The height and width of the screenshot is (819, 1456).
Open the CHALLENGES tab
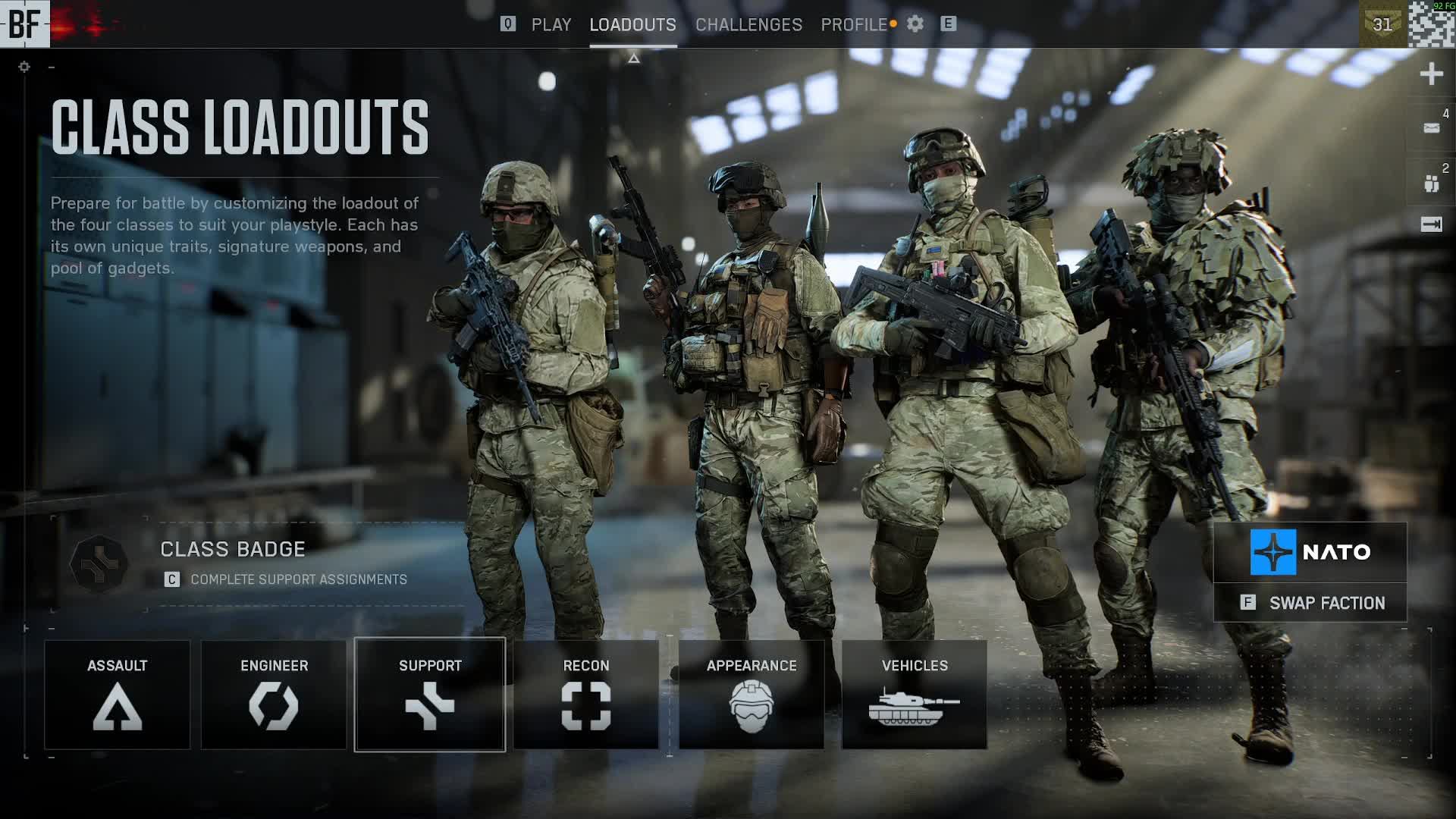[748, 24]
